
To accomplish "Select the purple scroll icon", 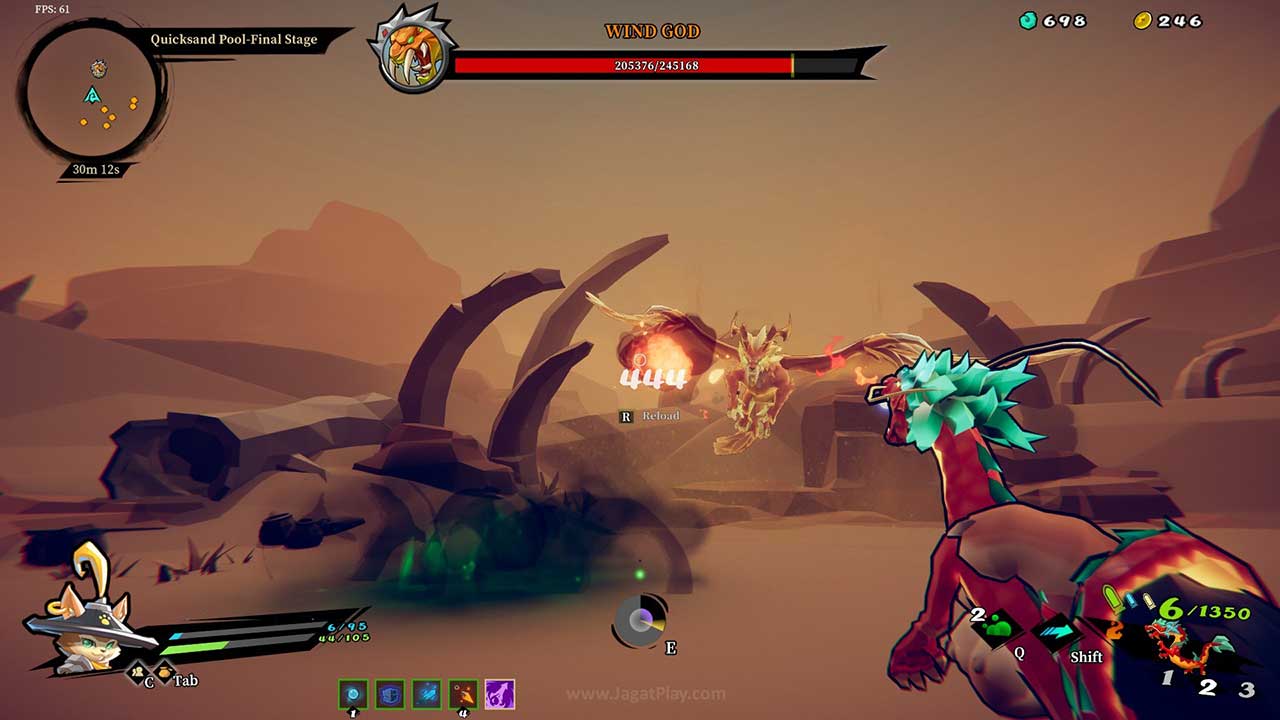I will click(499, 694).
